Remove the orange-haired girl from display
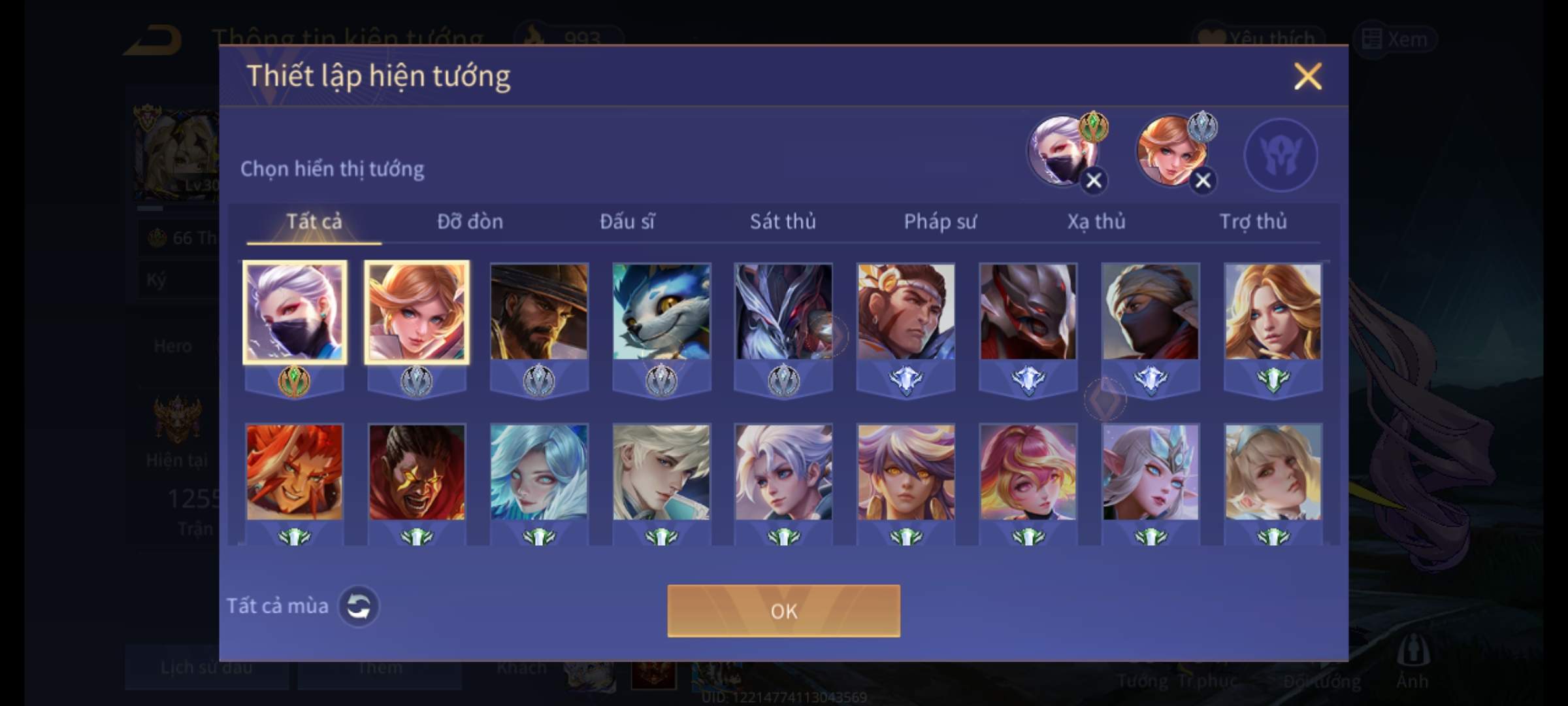This screenshot has width=1568, height=706. [x=1203, y=180]
